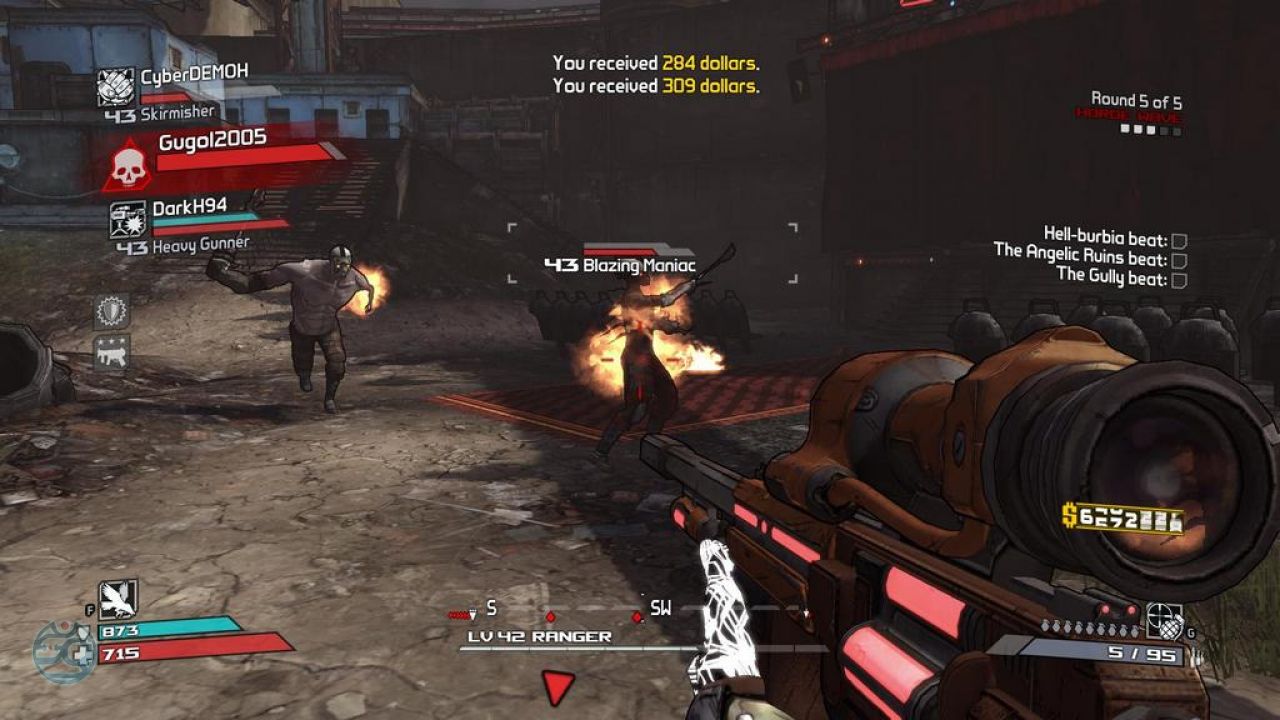
Task: Select DarkH94's Heavy Gunner class icon
Action: tap(128, 220)
